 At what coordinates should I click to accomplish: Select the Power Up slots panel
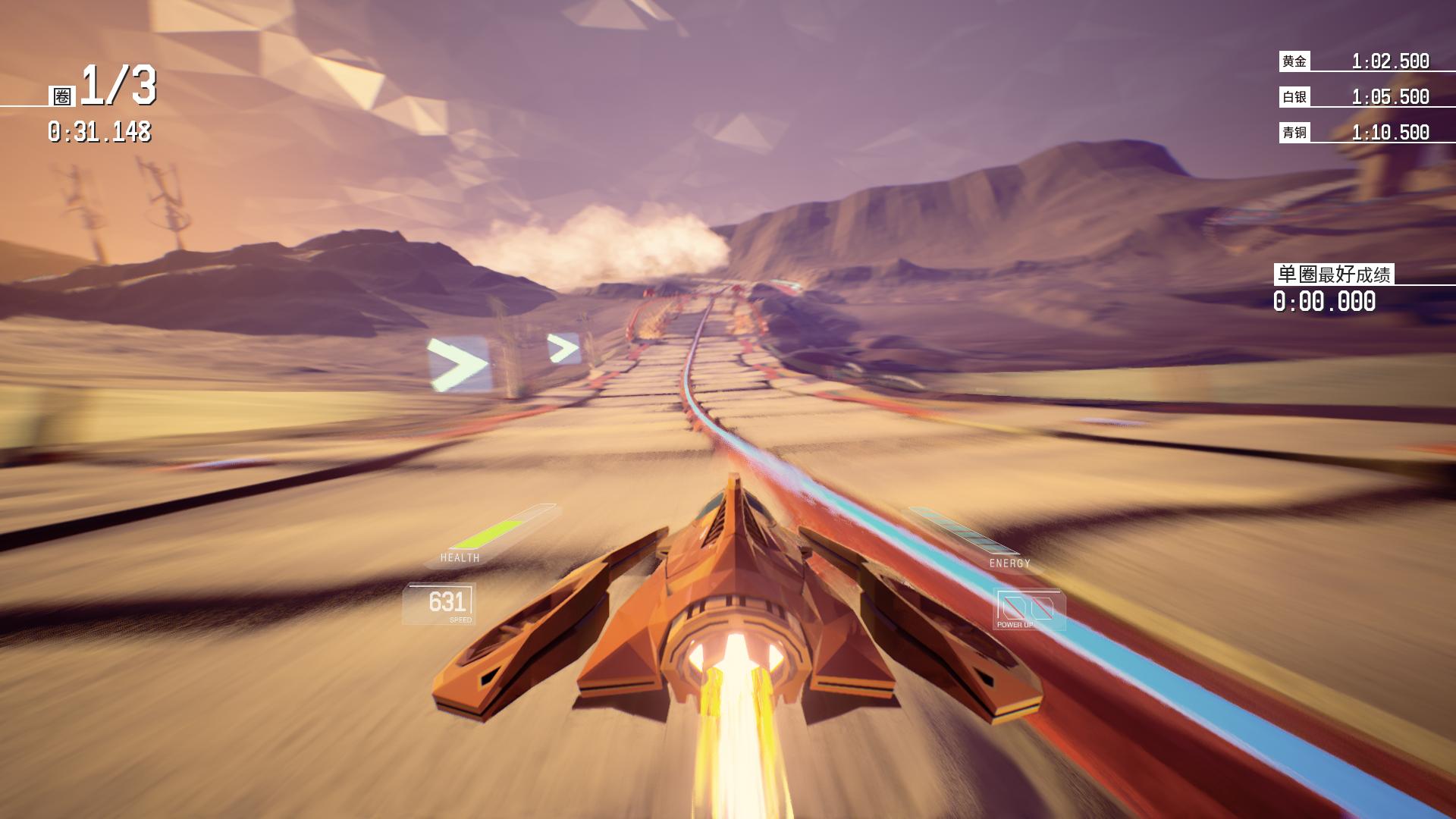point(1029,610)
